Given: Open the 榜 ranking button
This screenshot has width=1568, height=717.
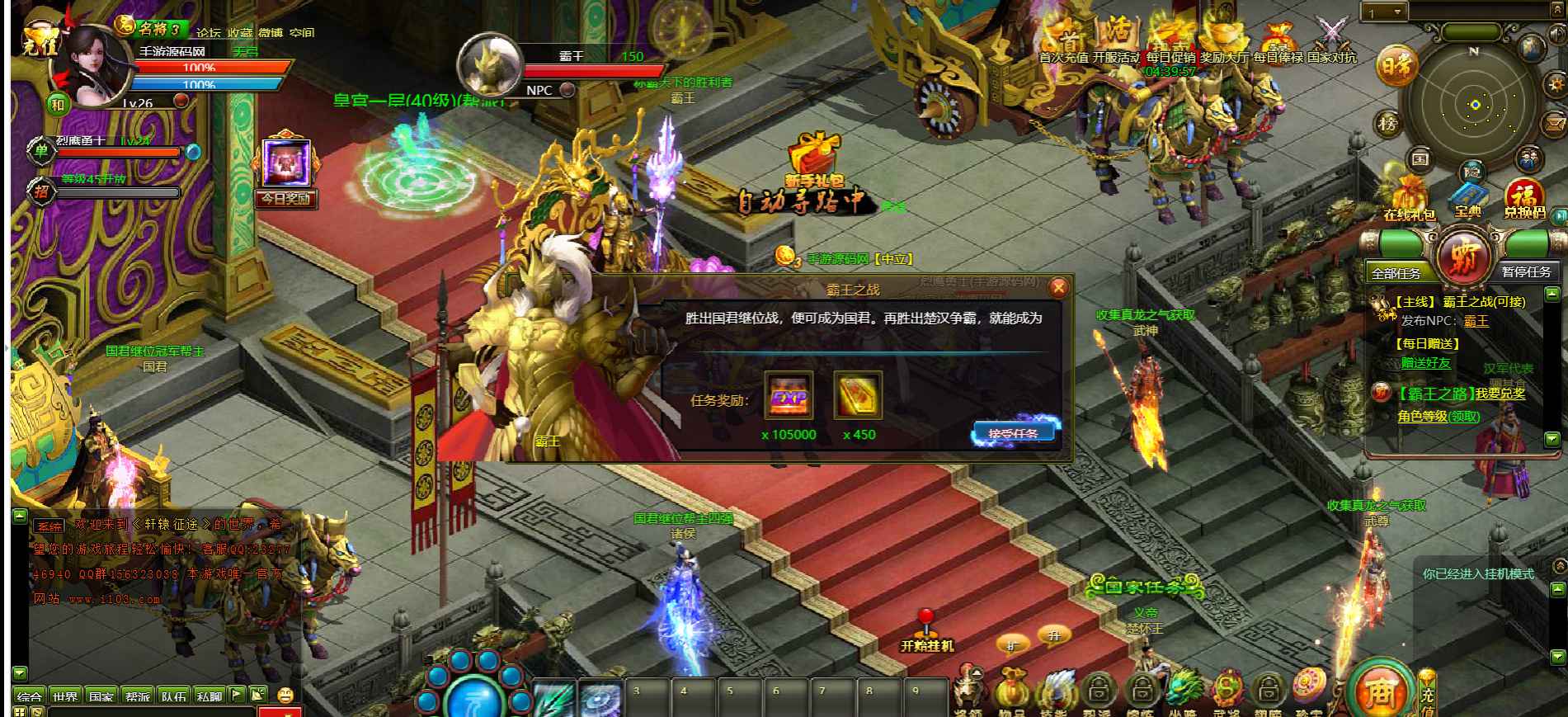Looking at the screenshot, I should [x=1387, y=125].
